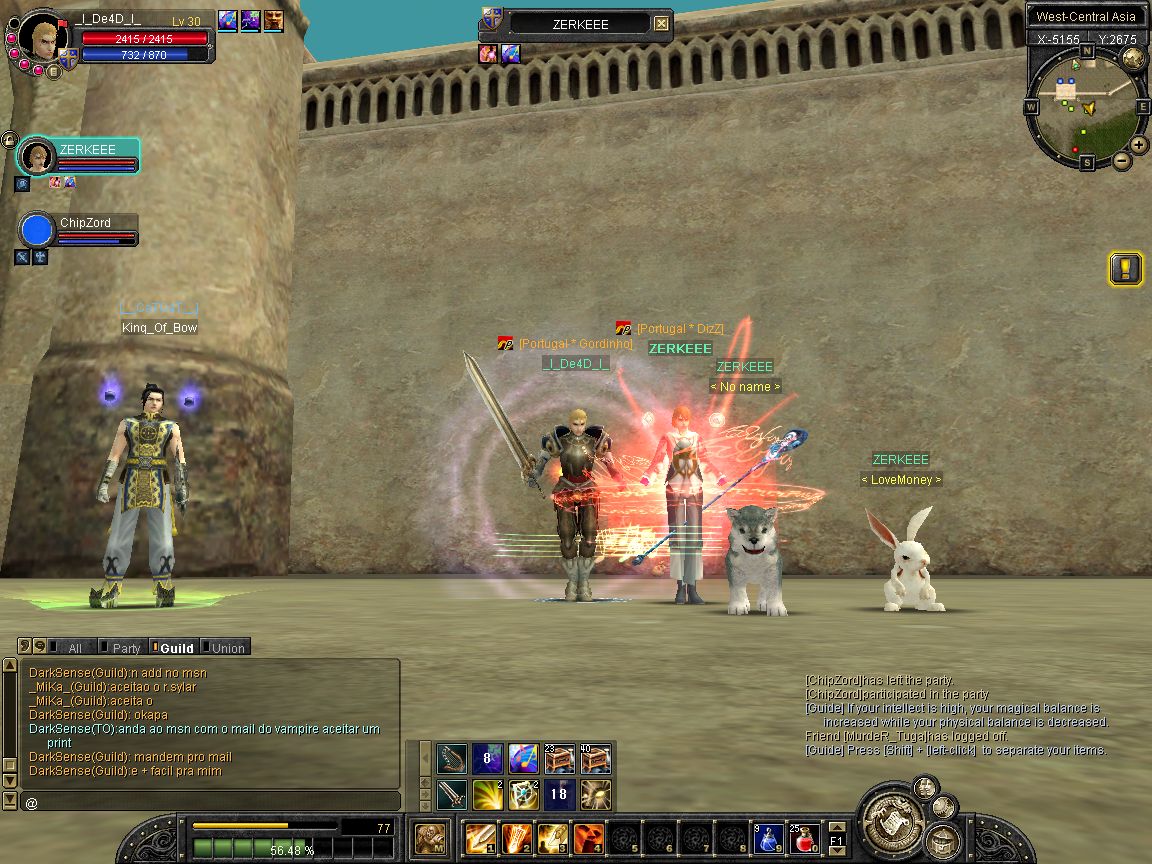The width and height of the screenshot is (1152, 864).
Task: Click the yellow exclamation alert icon
Action: pos(1126,269)
